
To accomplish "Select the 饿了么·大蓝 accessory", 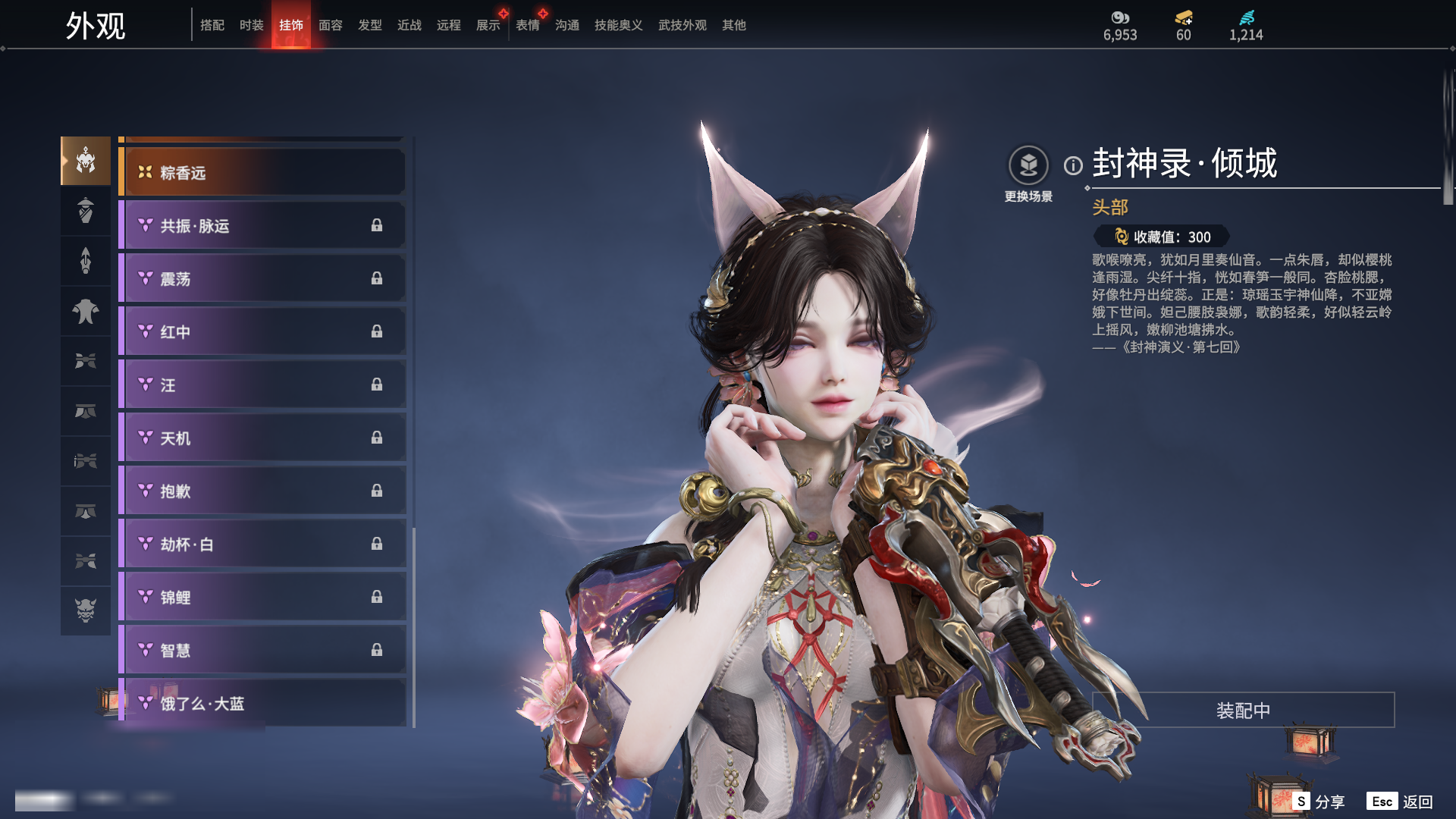I will (262, 704).
